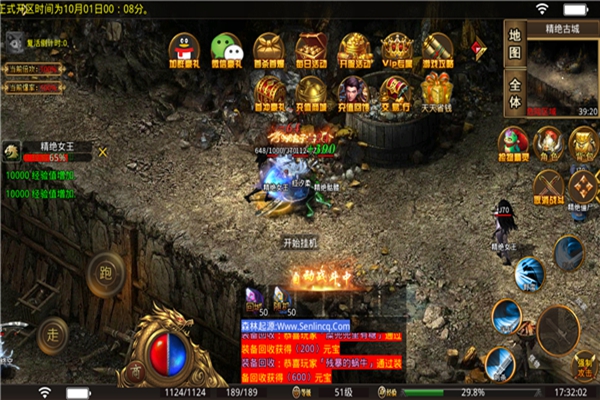Open the golden armor bag icon
This screenshot has height=400, width=600.
coord(583,143)
